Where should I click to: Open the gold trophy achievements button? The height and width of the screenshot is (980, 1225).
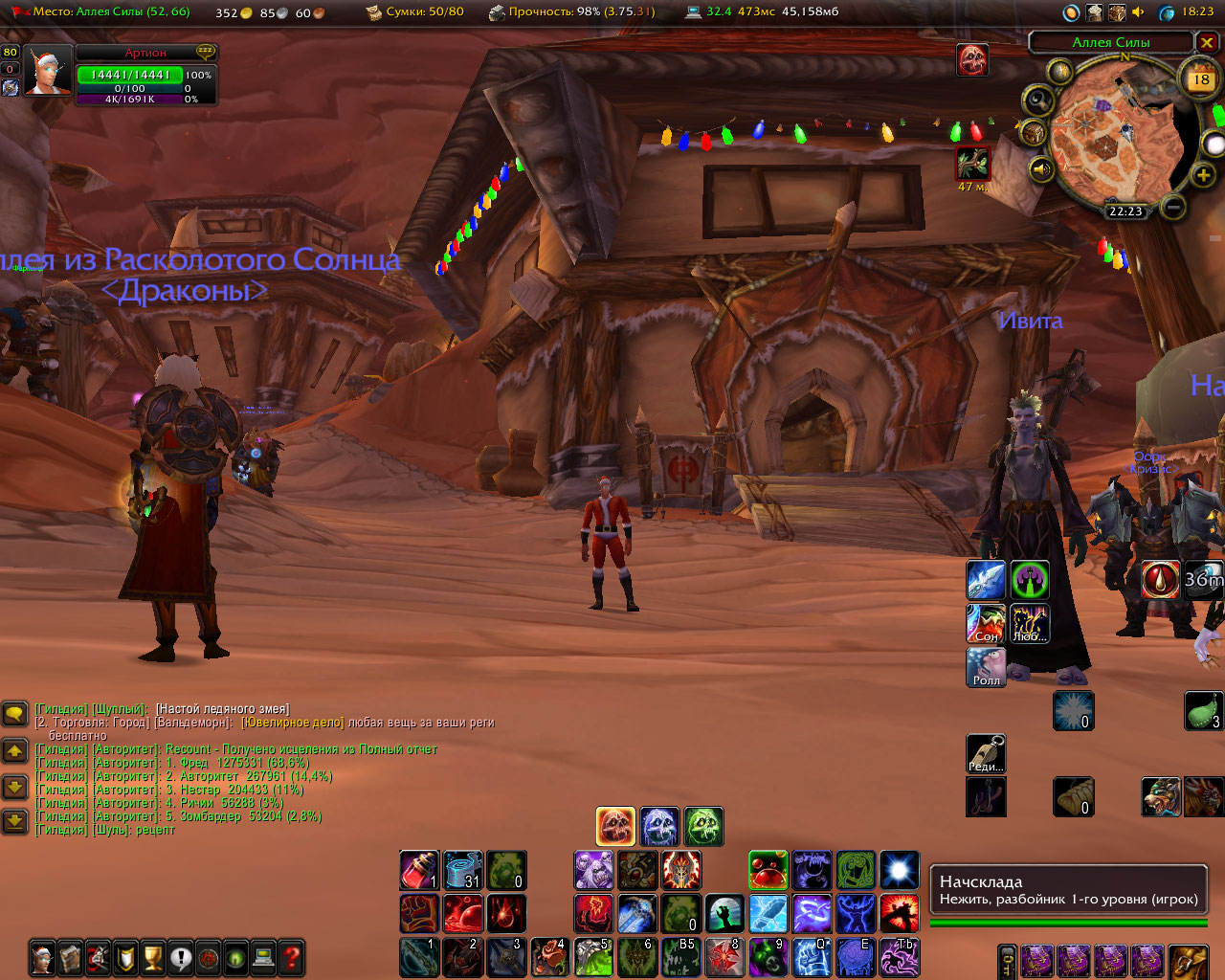(153, 956)
